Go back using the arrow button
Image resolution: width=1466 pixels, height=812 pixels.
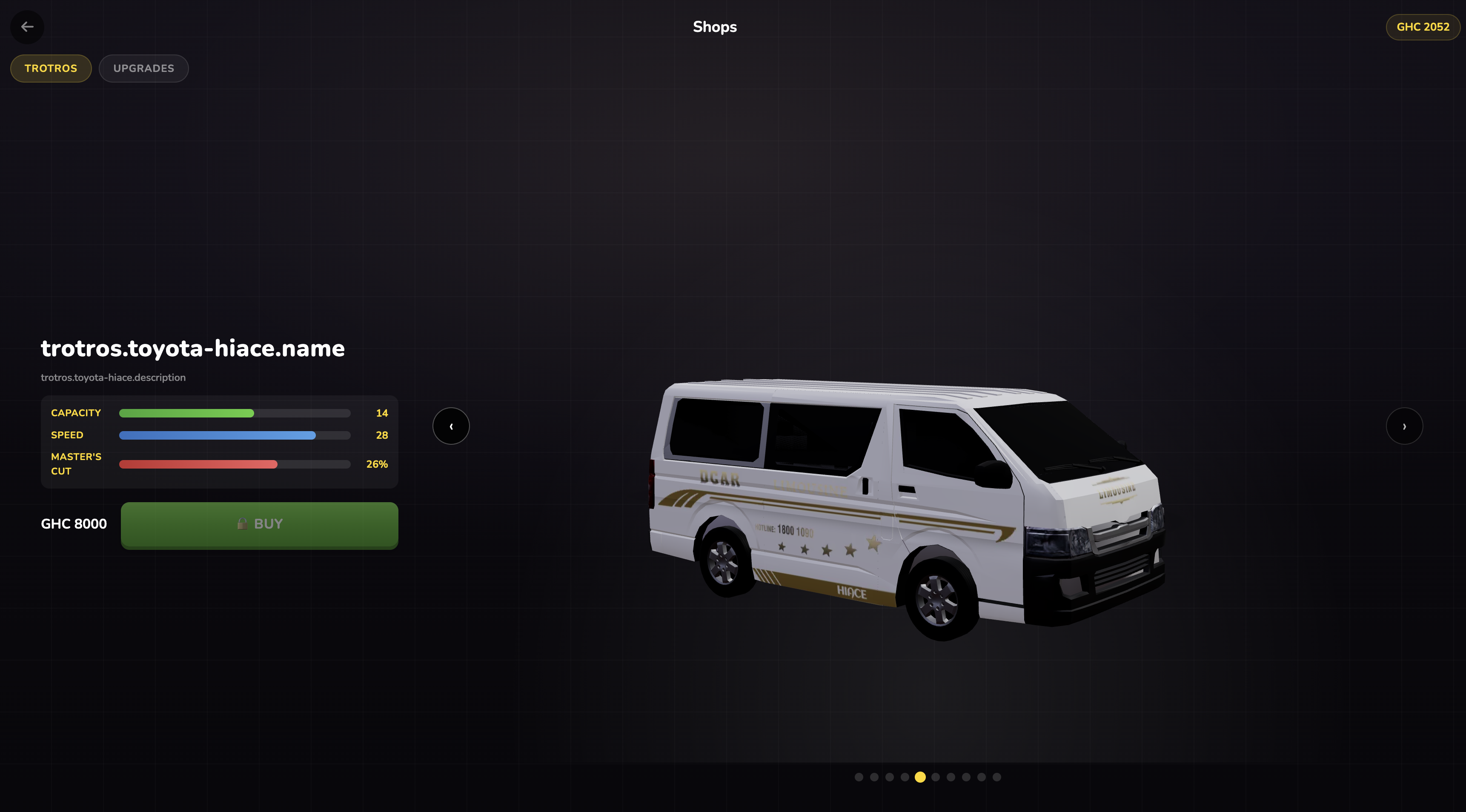(x=27, y=27)
